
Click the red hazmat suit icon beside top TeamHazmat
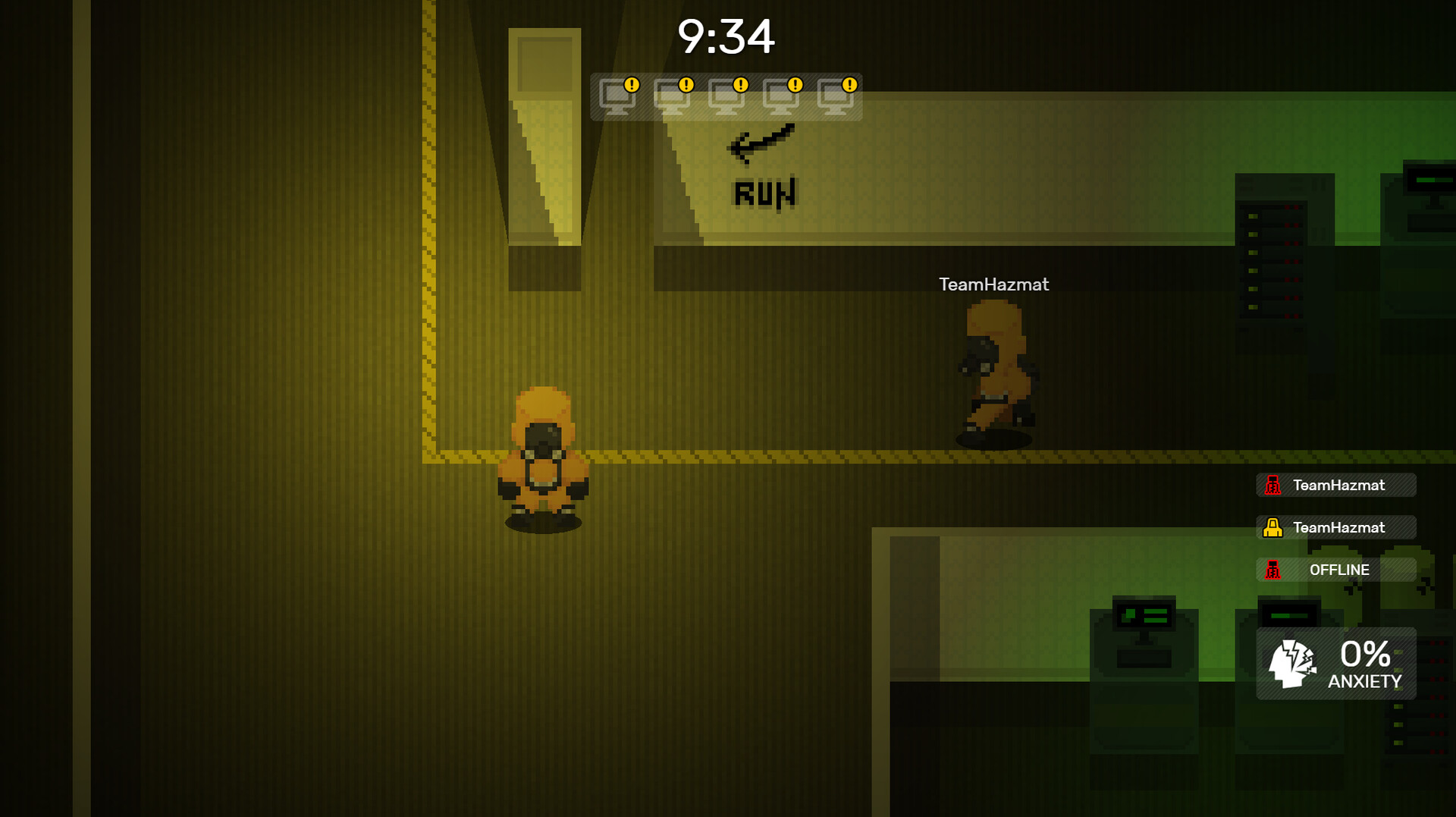click(1273, 485)
